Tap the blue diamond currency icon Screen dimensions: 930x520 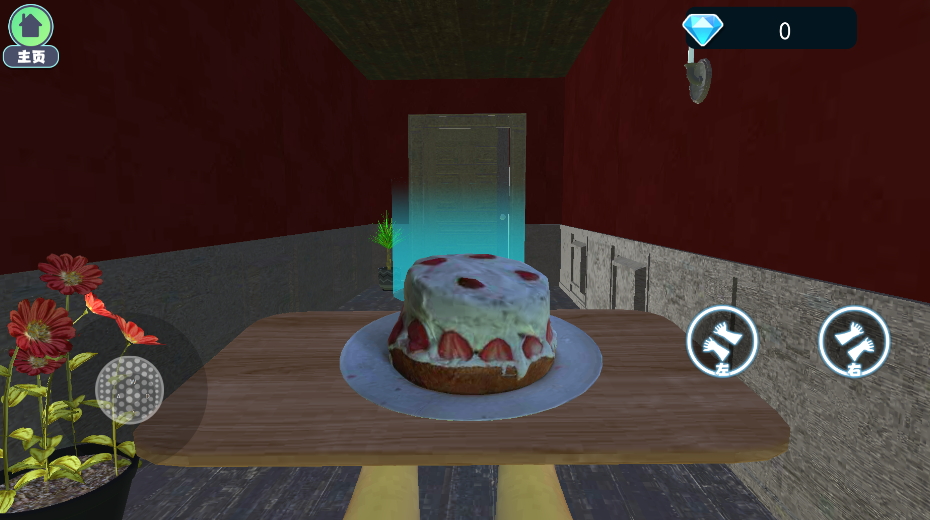click(702, 29)
